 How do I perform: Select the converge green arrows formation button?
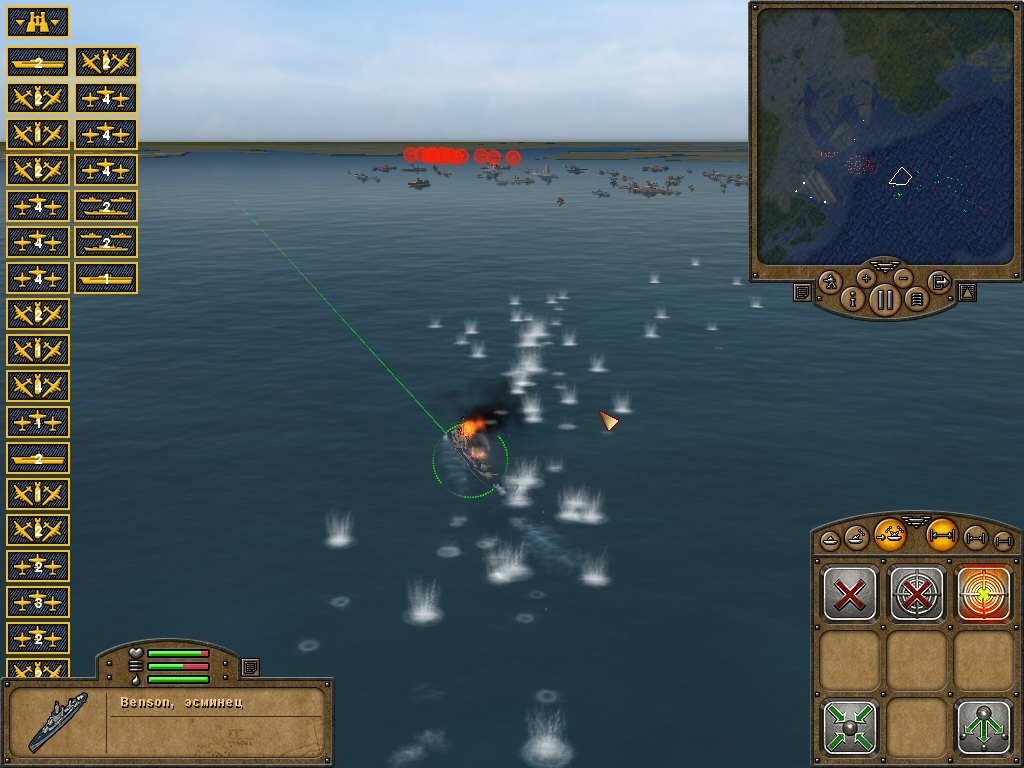pos(850,727)
